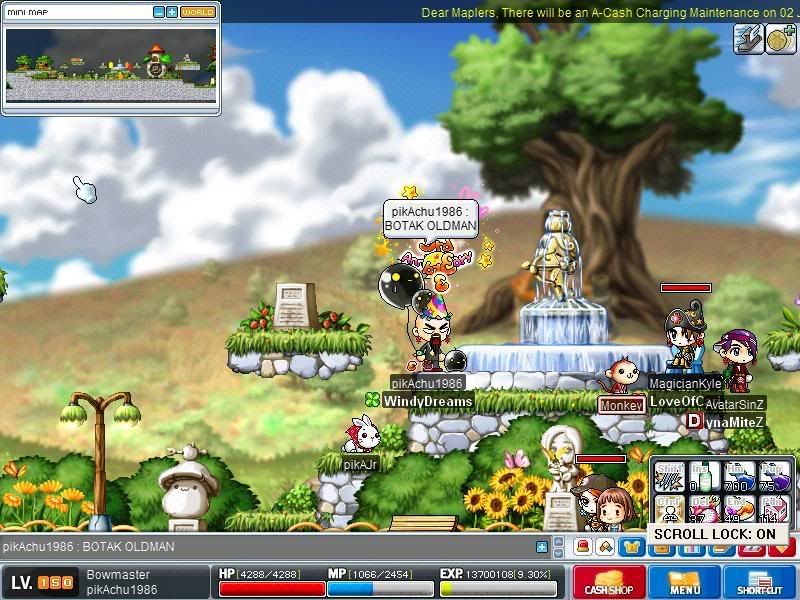The image size is (800, 600).
Task: Open the Menu button
Action: 685,583
